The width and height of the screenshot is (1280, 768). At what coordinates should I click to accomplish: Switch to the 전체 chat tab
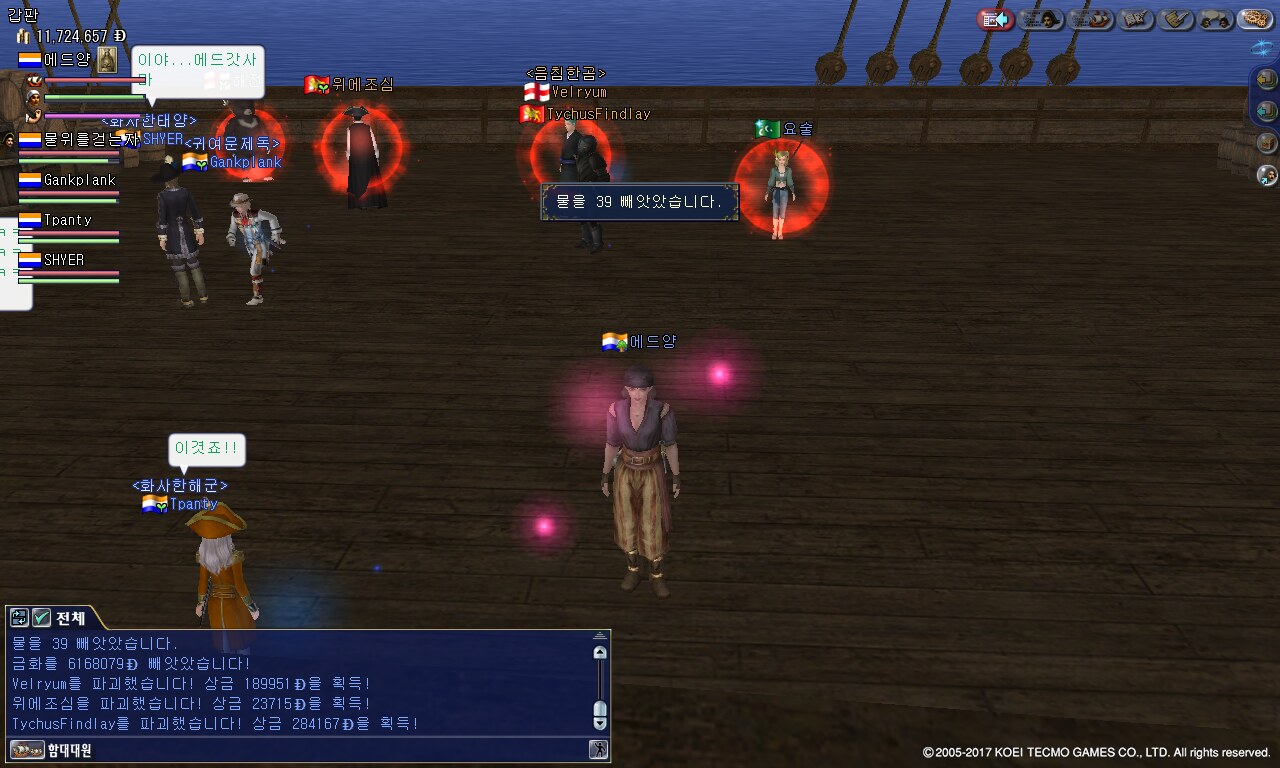point(70,618)
